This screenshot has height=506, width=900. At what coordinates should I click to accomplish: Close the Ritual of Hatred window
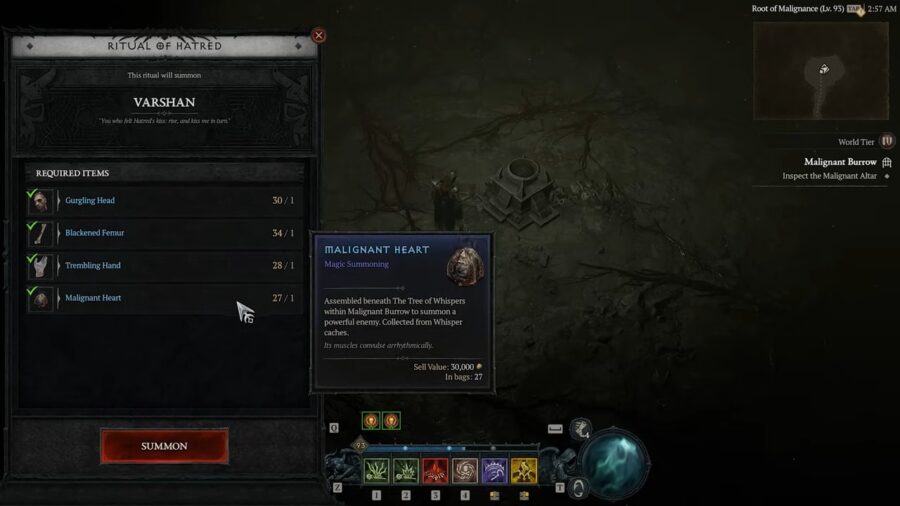(x=319, y=36)
